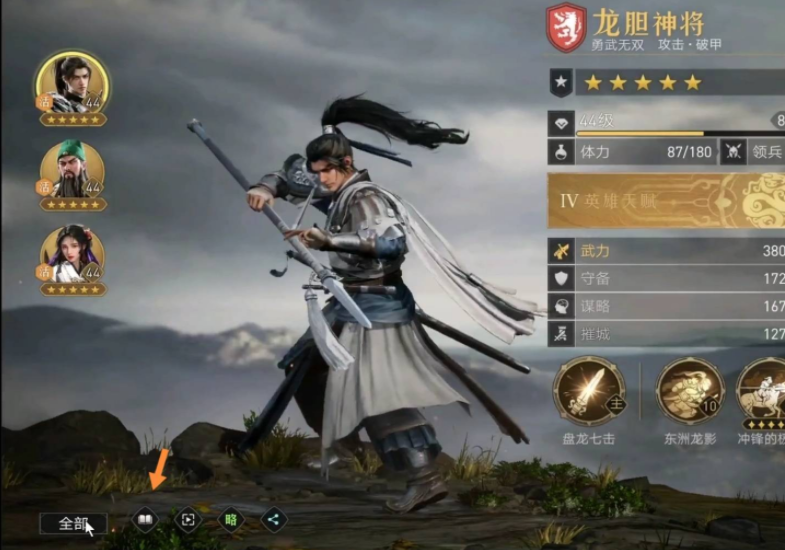This screenshot has height=550, width=785.
Task: Click the 全部 filter button
Action: (x=73, y=523)
